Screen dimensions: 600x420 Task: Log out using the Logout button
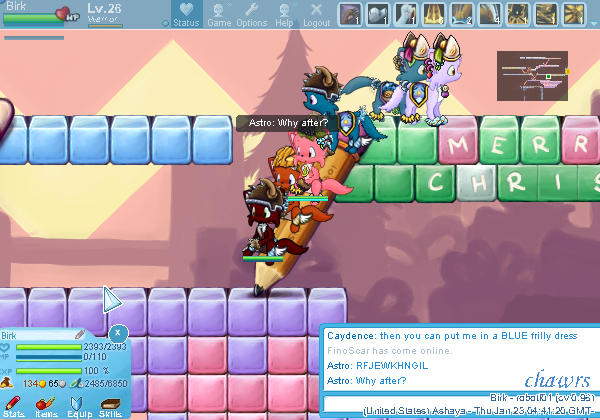pos(316,15)
